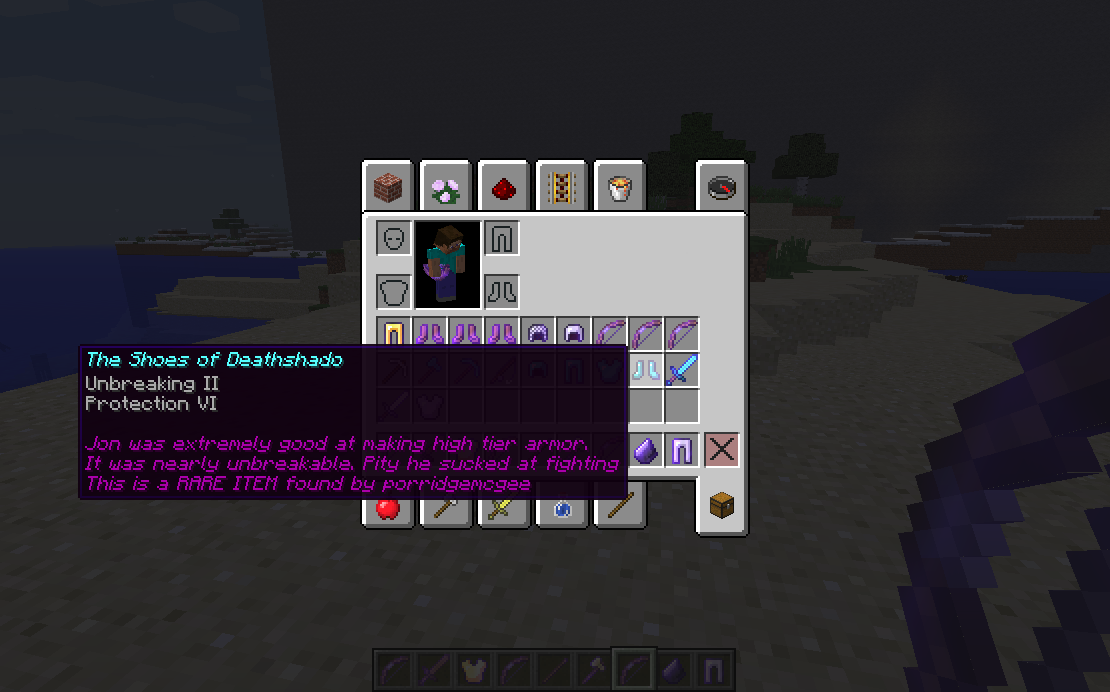This screenshot has width=1110, height=692.
Task: Switch to the Combat golden sword tab
Action: click(x=503, y=509)
